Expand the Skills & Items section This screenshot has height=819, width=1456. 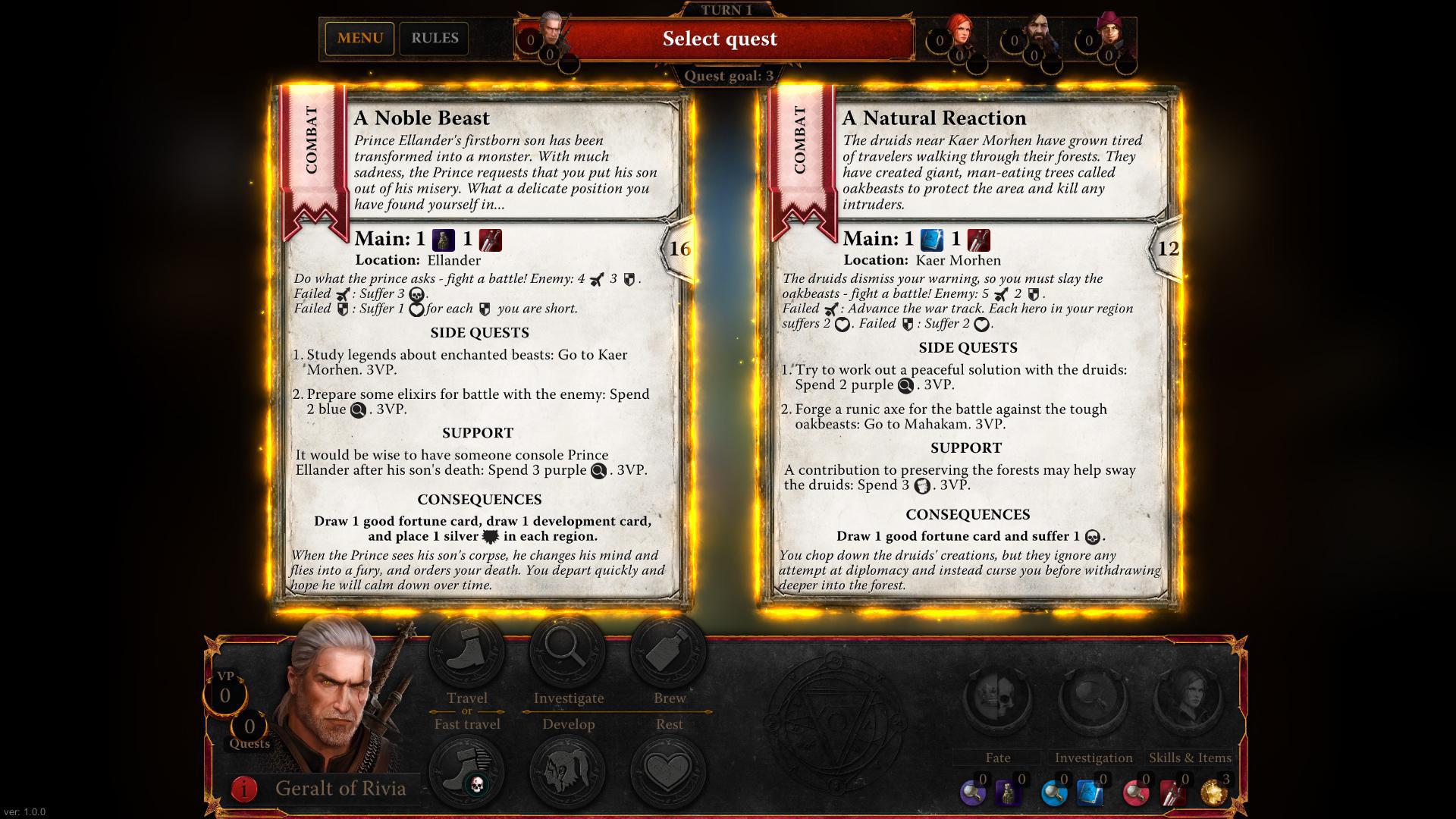tap(1189, 757)
